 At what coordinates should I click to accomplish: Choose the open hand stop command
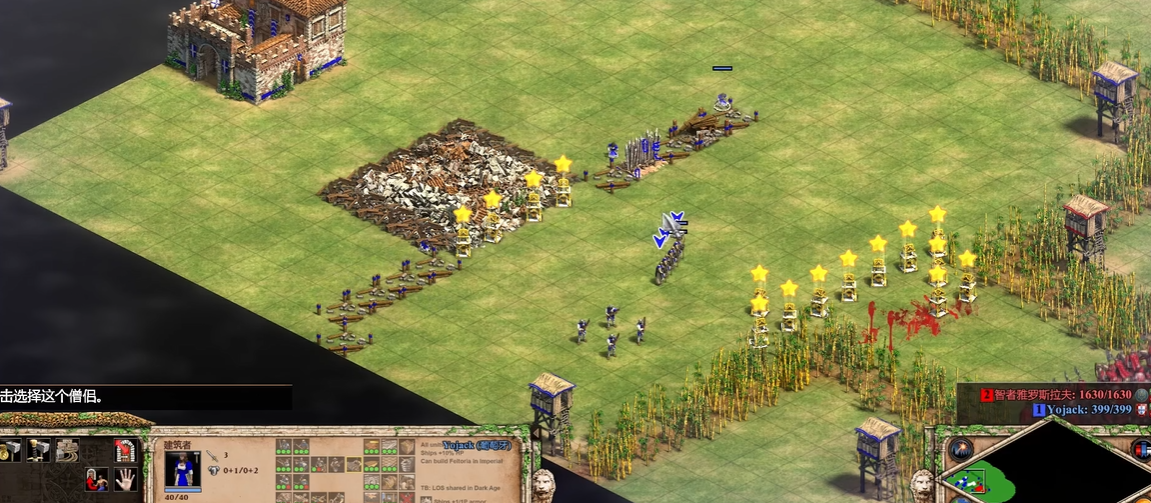point(125,480)
